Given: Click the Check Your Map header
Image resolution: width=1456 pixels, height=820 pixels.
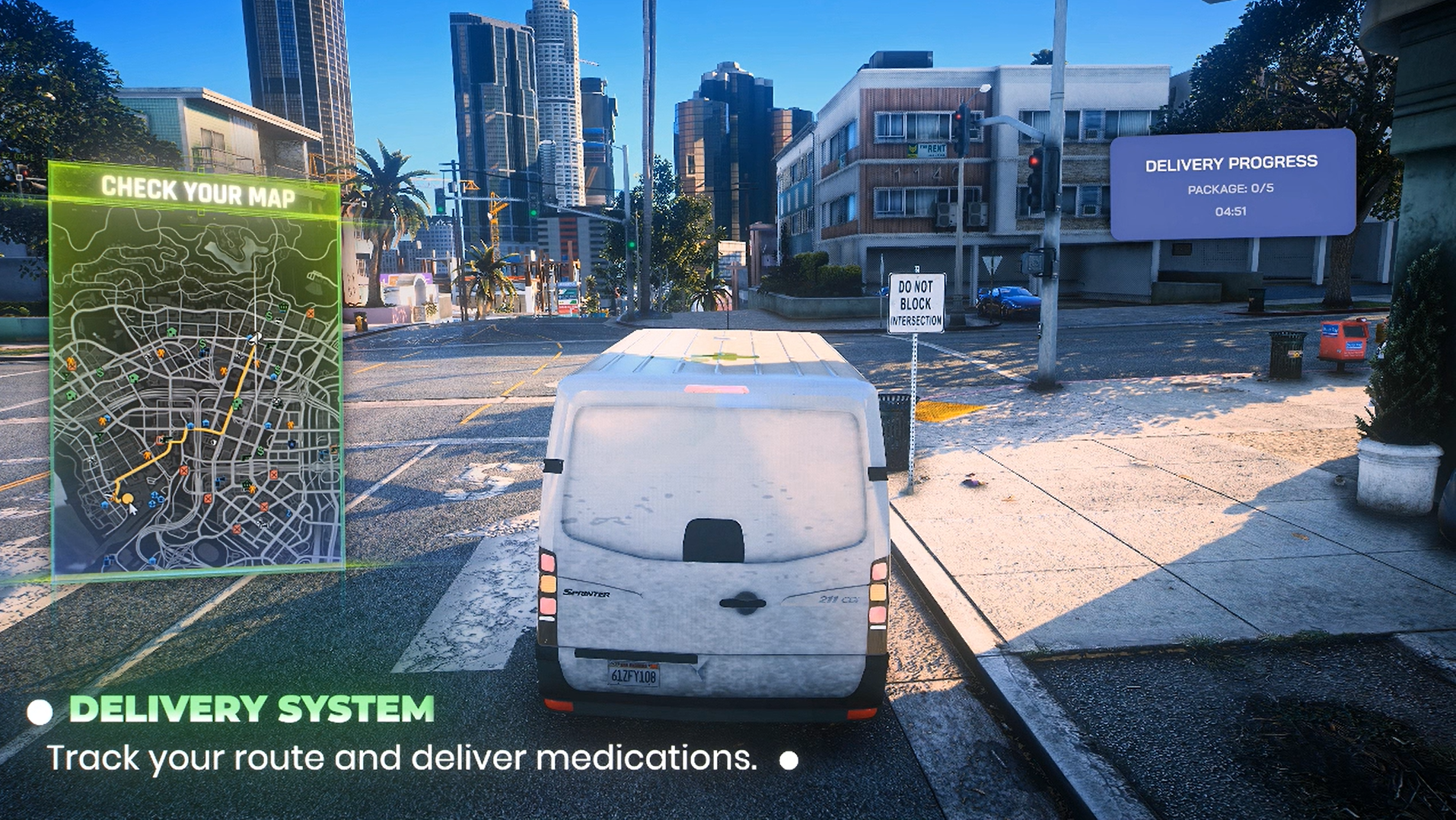Looking at the screenshot, I should (198, 191).
